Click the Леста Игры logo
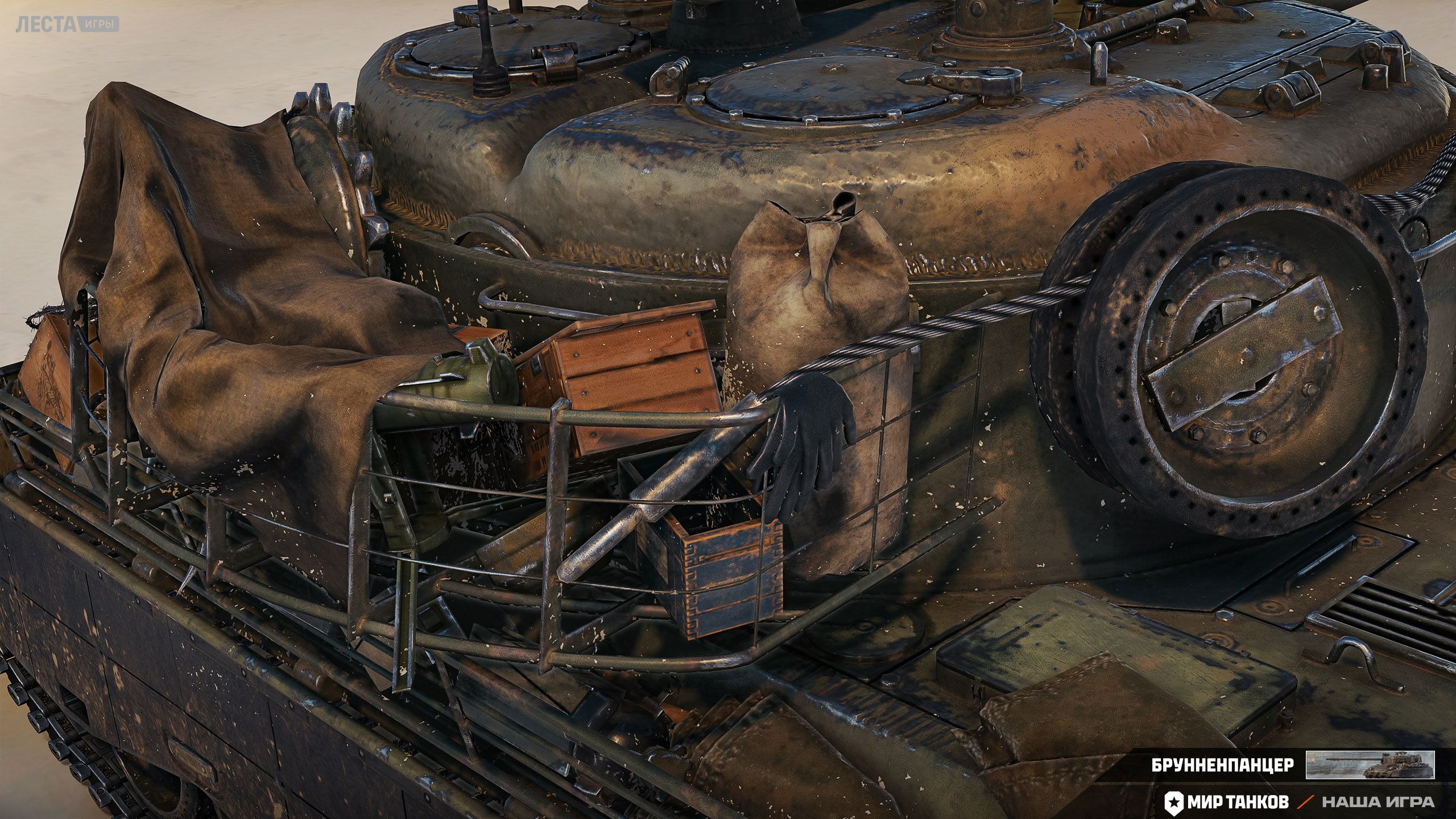Image resolution: width=1456 pixels, height=819 pixels. tap(67, 24)
